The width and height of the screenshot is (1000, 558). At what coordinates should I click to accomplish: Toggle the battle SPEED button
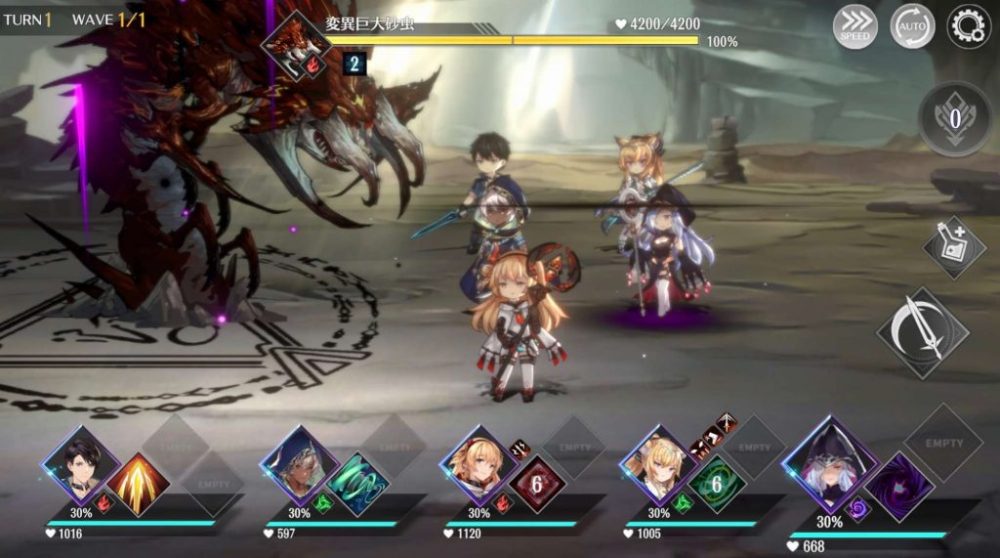pyautogui.click(x=855, y=27)
